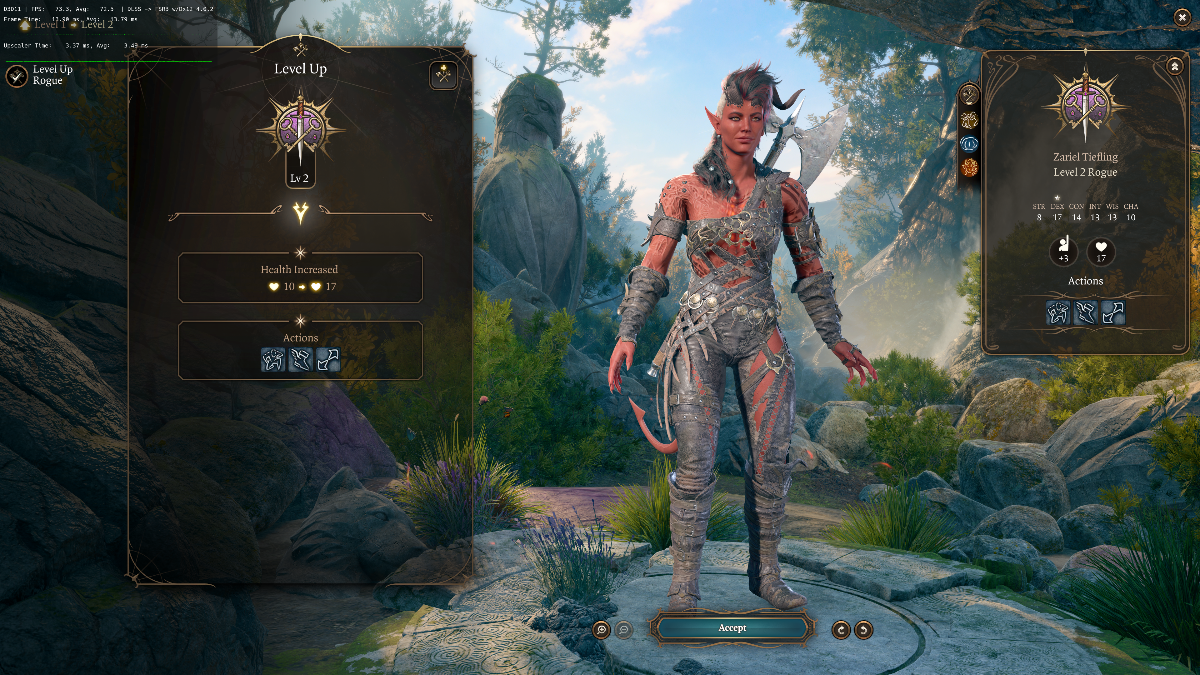Switch to the orange summary side tab
This screenshot has height=675, width=1200.
969,168
